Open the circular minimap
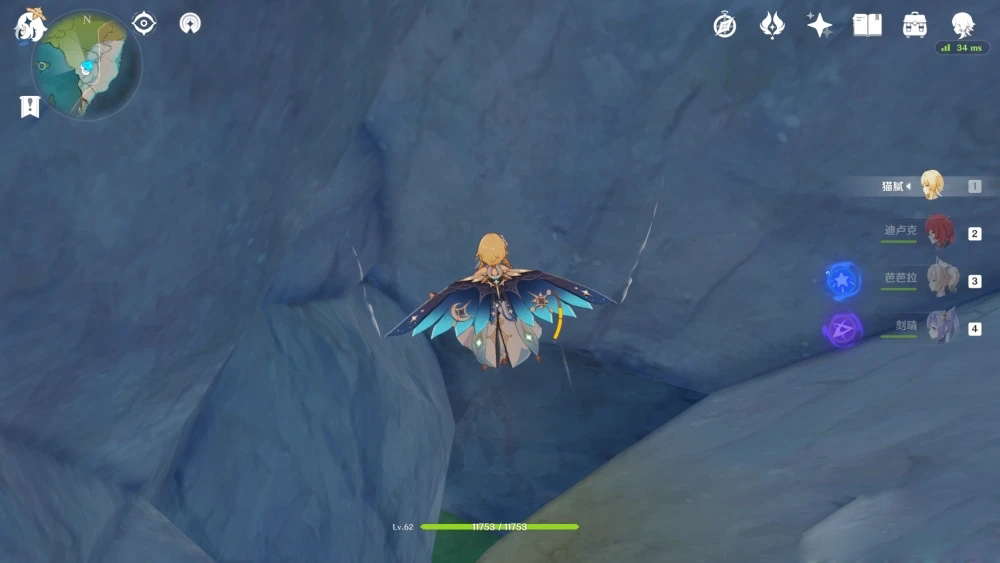Screen dimensions: 1000x563 (x=87, y=66)
